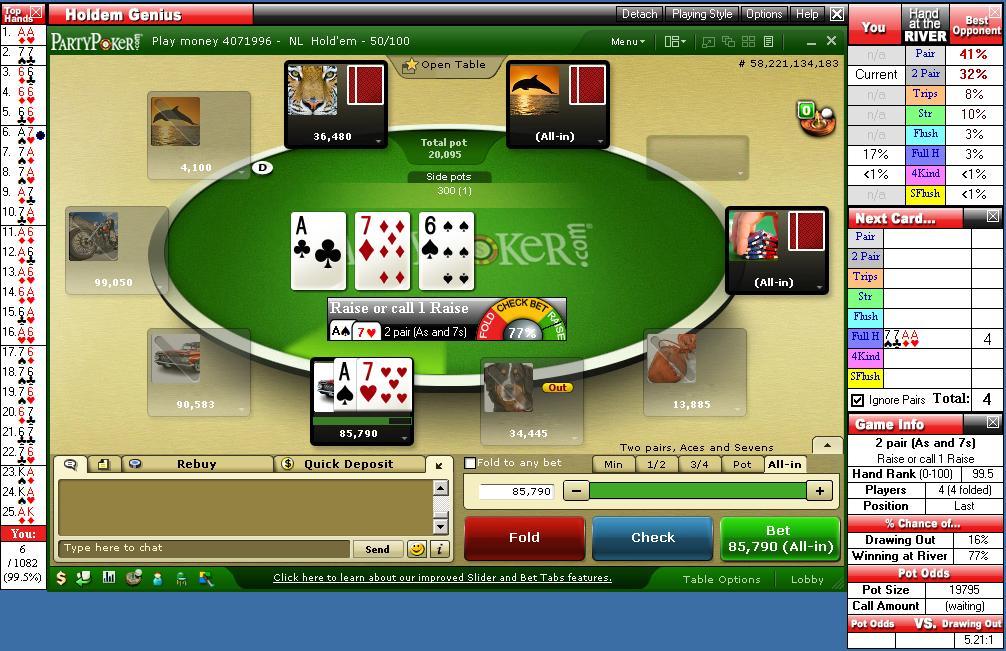
Task: Select the Pot bet size tab
Action: point(742,464)
